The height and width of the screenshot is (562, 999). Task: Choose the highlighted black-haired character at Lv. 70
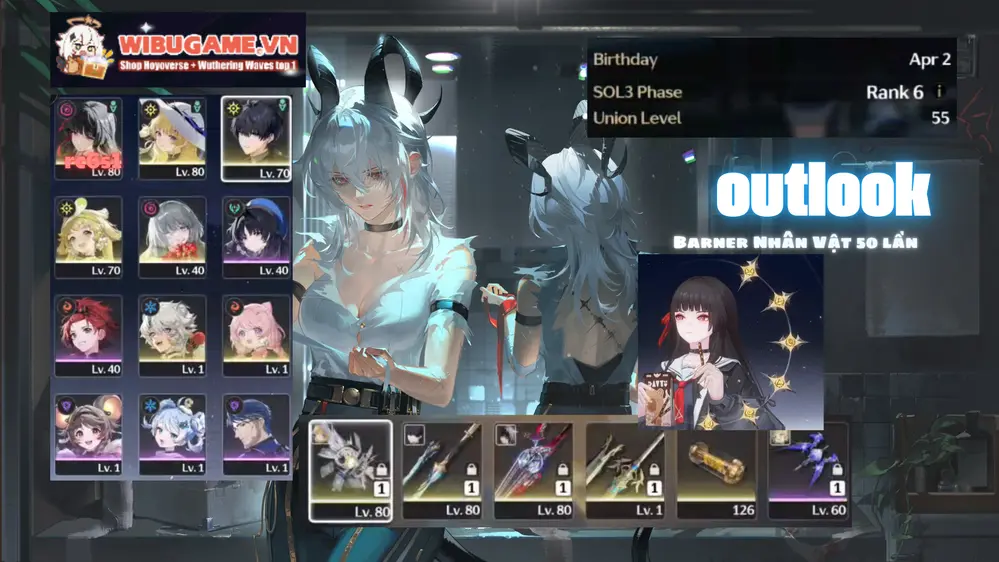(256, 137)
